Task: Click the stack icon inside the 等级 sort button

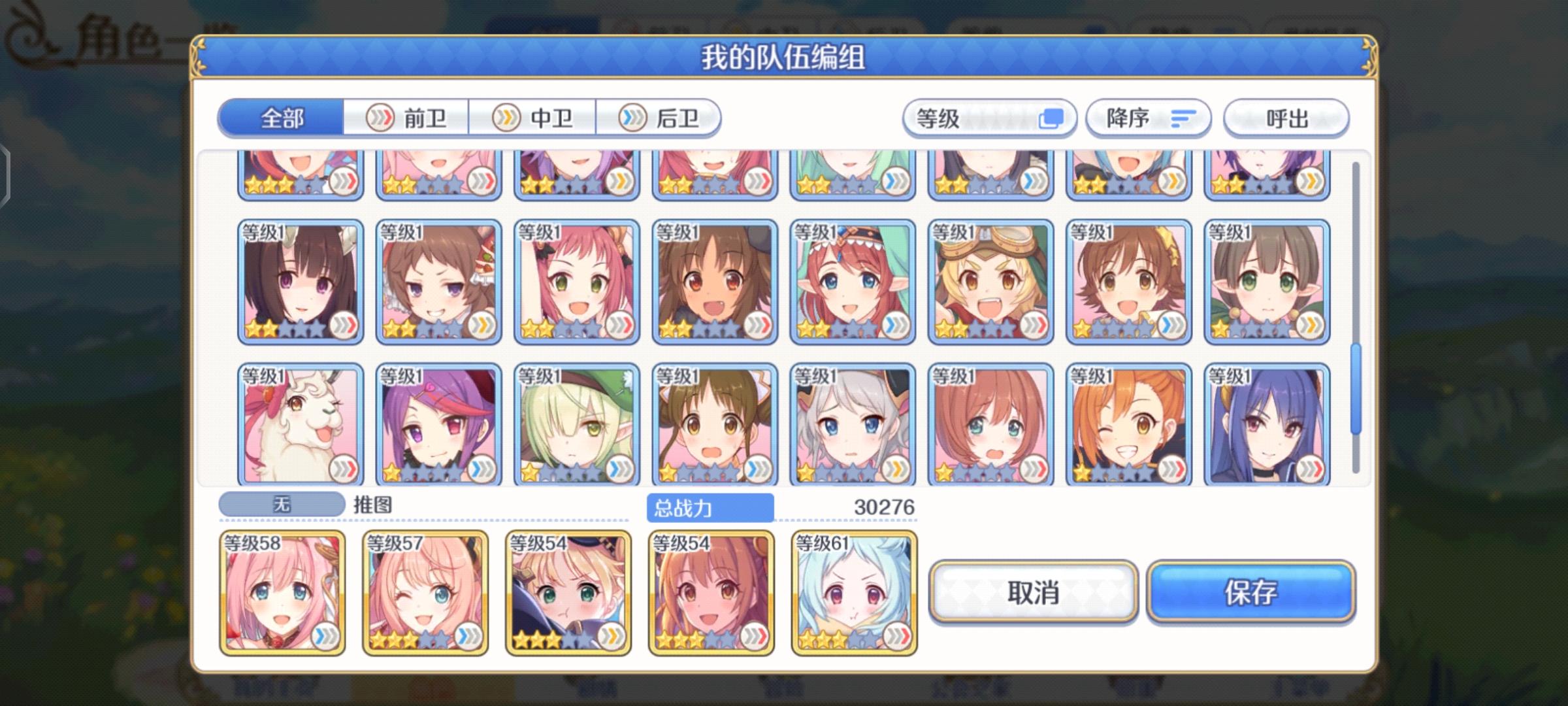Action: [x=1053, y=118]
